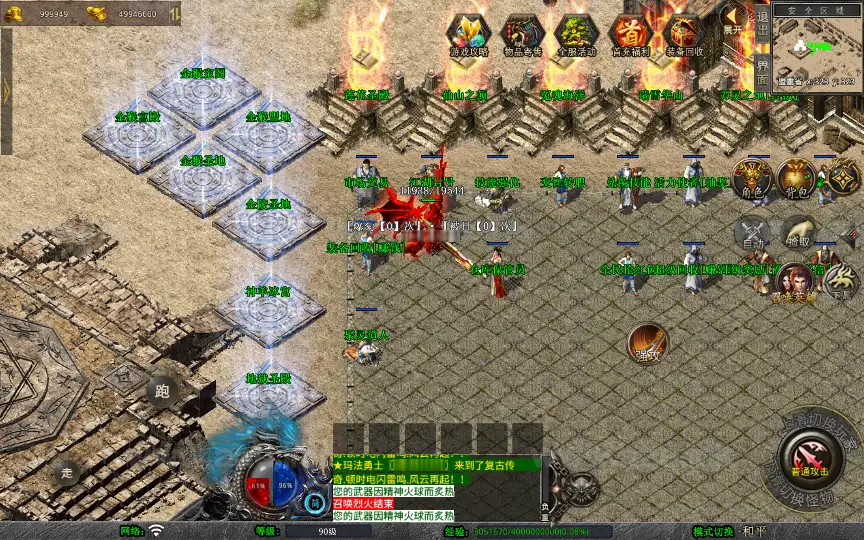Screen dimensions: 864x540
Task: Open the 物品寄售 consignment shop
Action: point(521,35)
